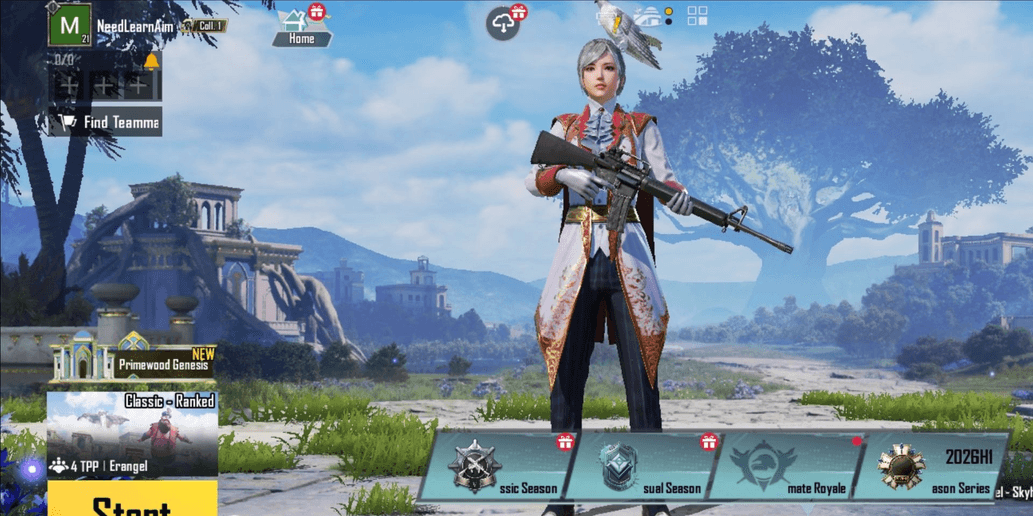Open the Ultimate Royale panel
The image size is (1033, 516).
[x=787, y=466]
